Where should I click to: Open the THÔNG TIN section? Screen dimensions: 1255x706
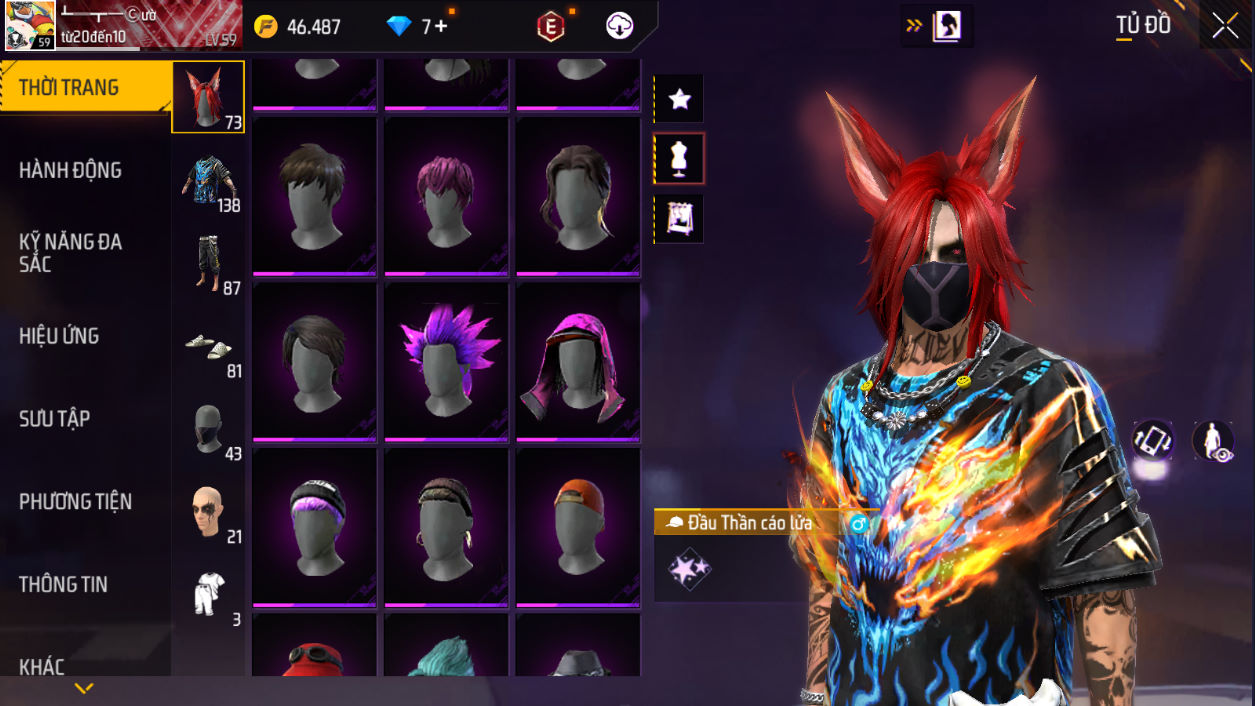coord(63,585)
